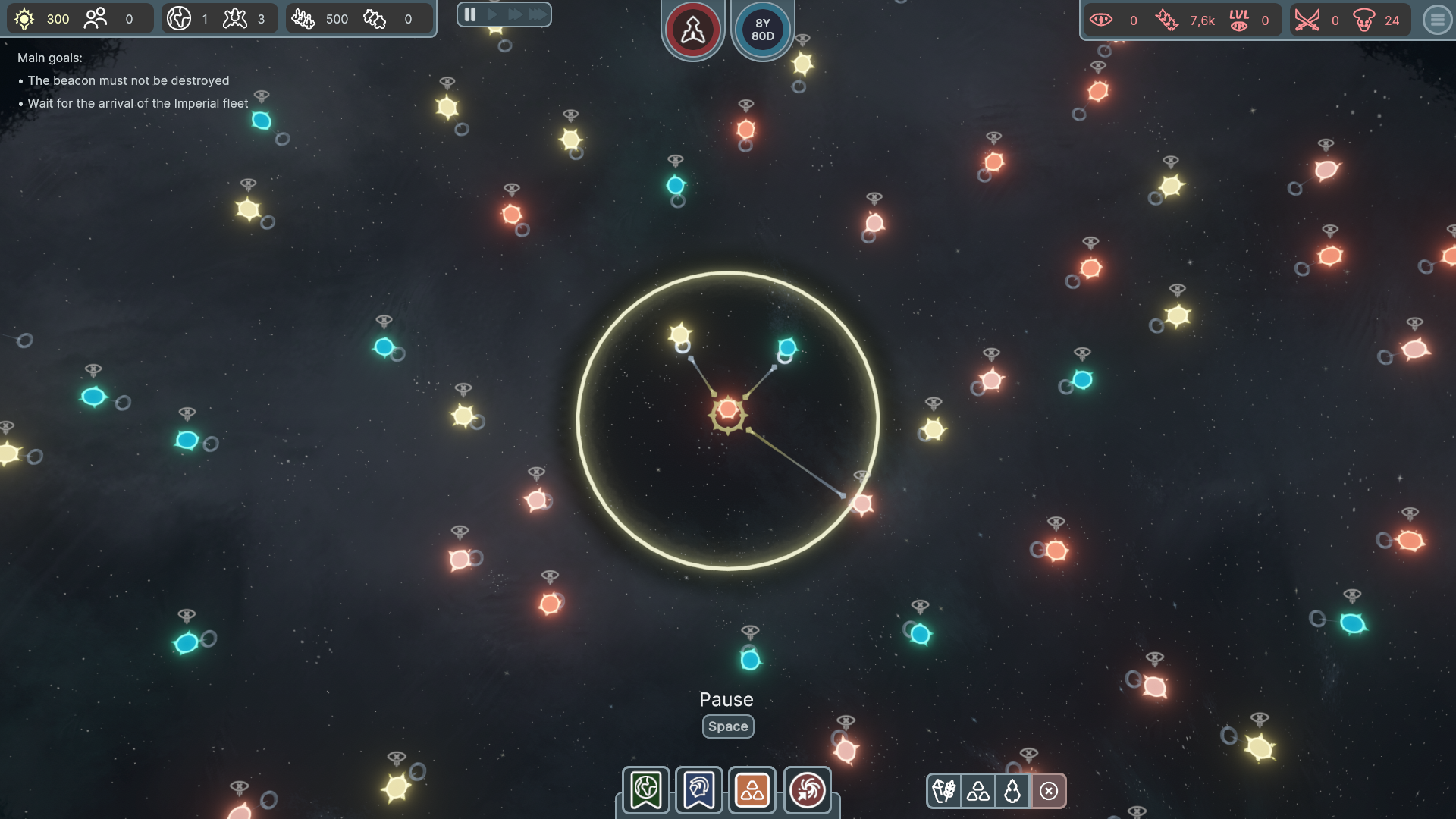Activate the red spiral galaxy ability
Image resolution: width=1456 pixels, height=819 pixels.
click(x=807, y=790)
